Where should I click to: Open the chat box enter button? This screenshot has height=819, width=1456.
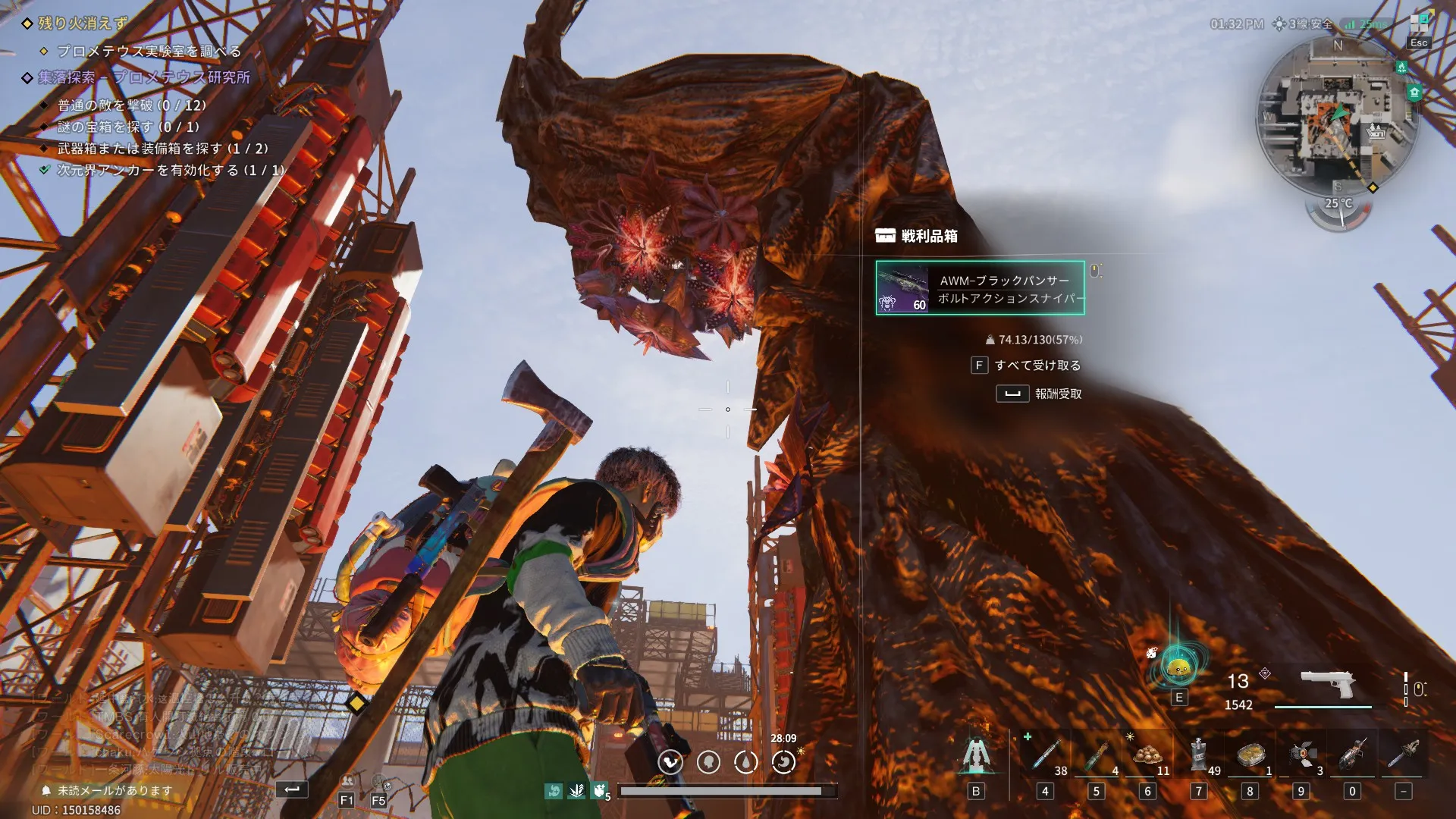coord(292,789)
